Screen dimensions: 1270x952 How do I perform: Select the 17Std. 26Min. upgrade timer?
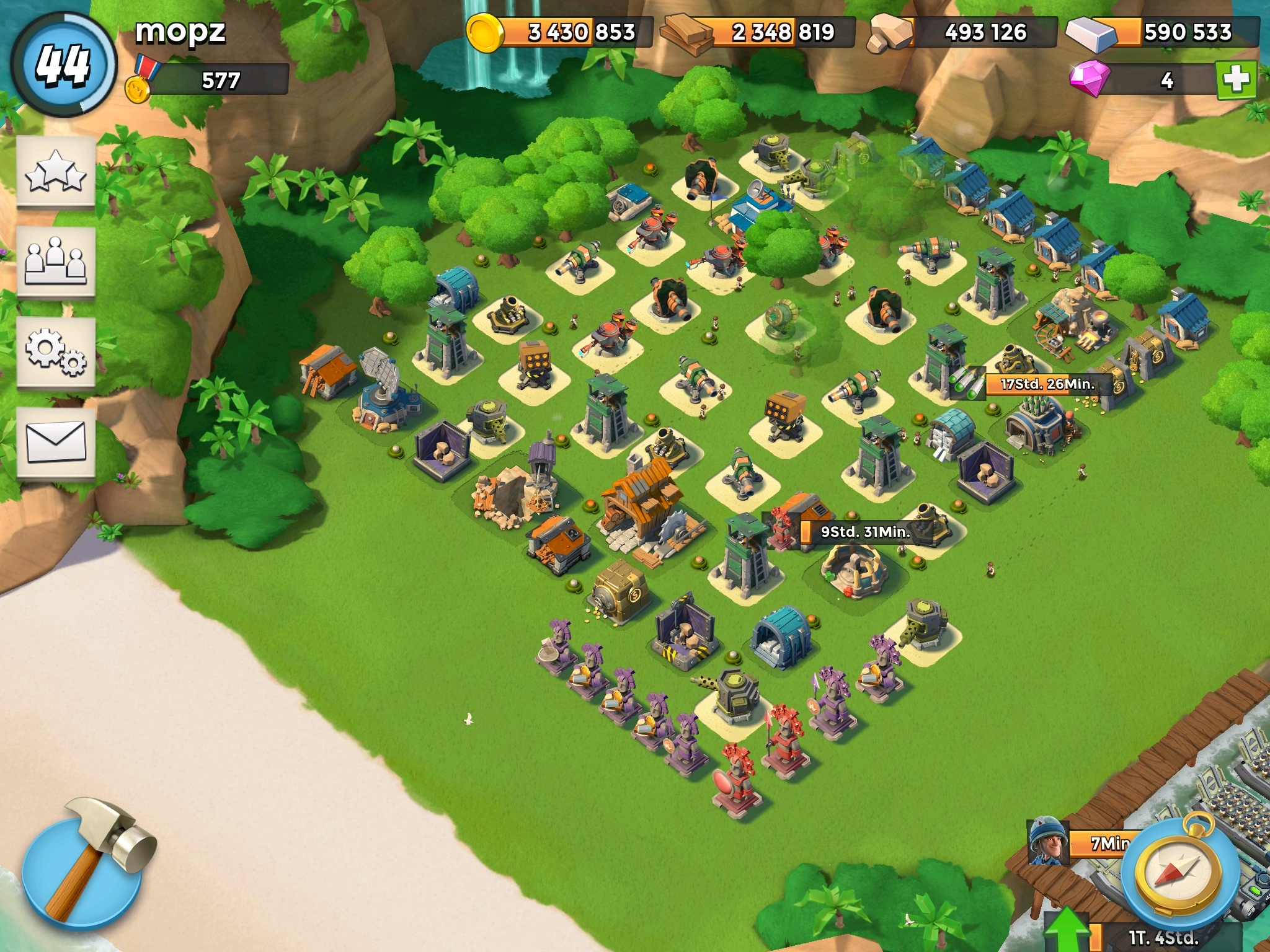point(1047,384)
